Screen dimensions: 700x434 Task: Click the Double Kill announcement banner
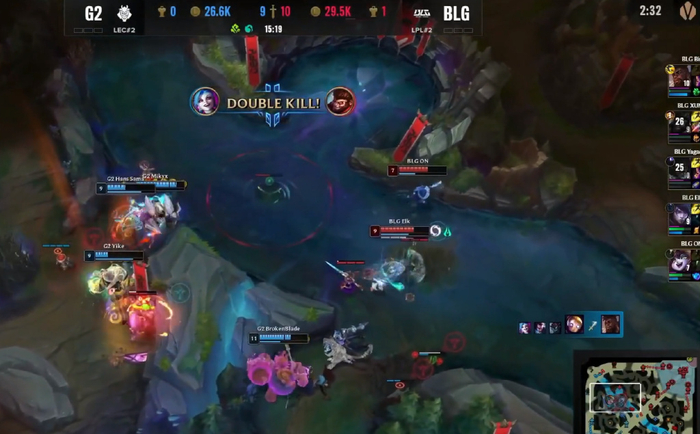tap(272, 103)
